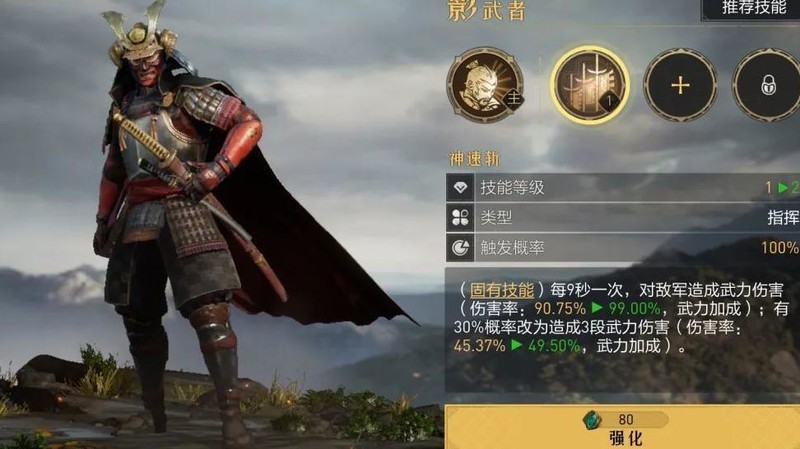Click the locked skill slot
800x449 pixels.
click(x=768, y=85)
